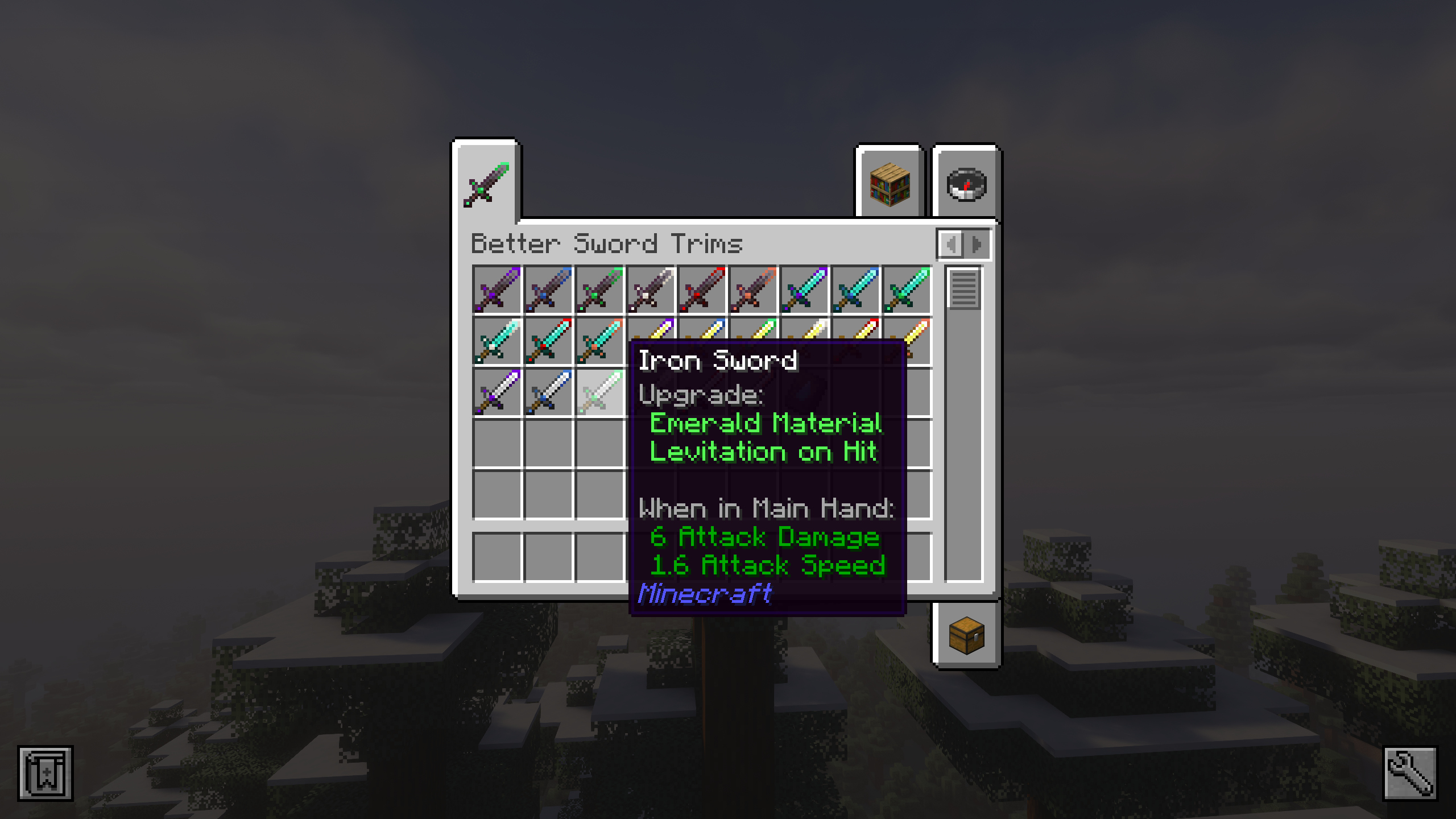Select a golden sword in the second row
1456x819 pixels.
(x=906, y=342)
